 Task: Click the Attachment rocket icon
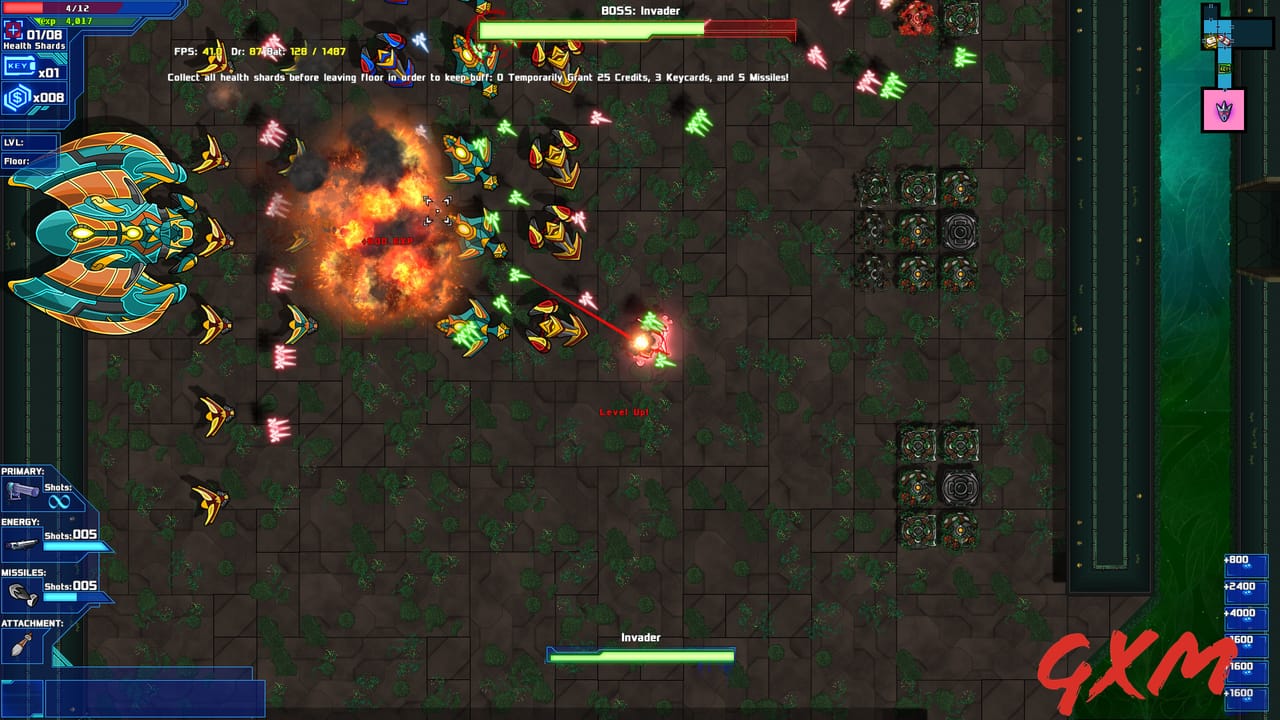coord(20,644)
